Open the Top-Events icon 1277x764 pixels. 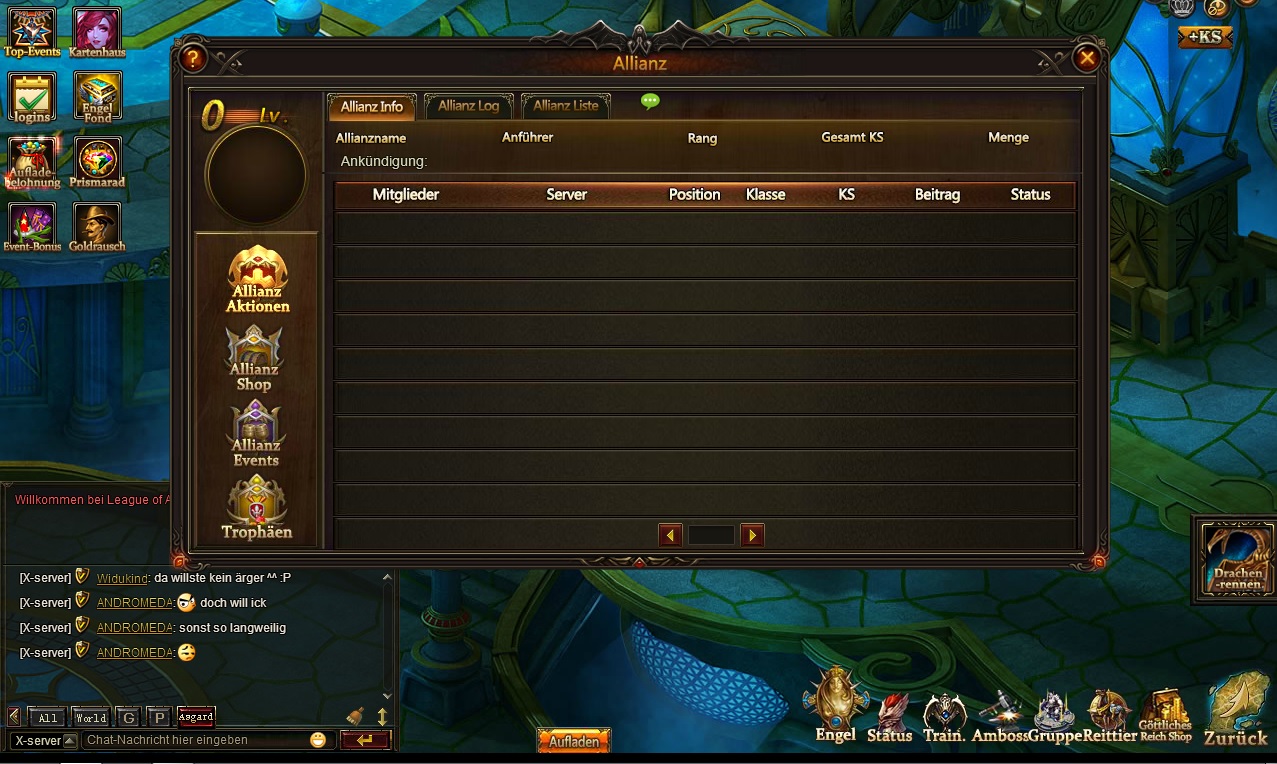pyautogui.click(x=32, y=32)
